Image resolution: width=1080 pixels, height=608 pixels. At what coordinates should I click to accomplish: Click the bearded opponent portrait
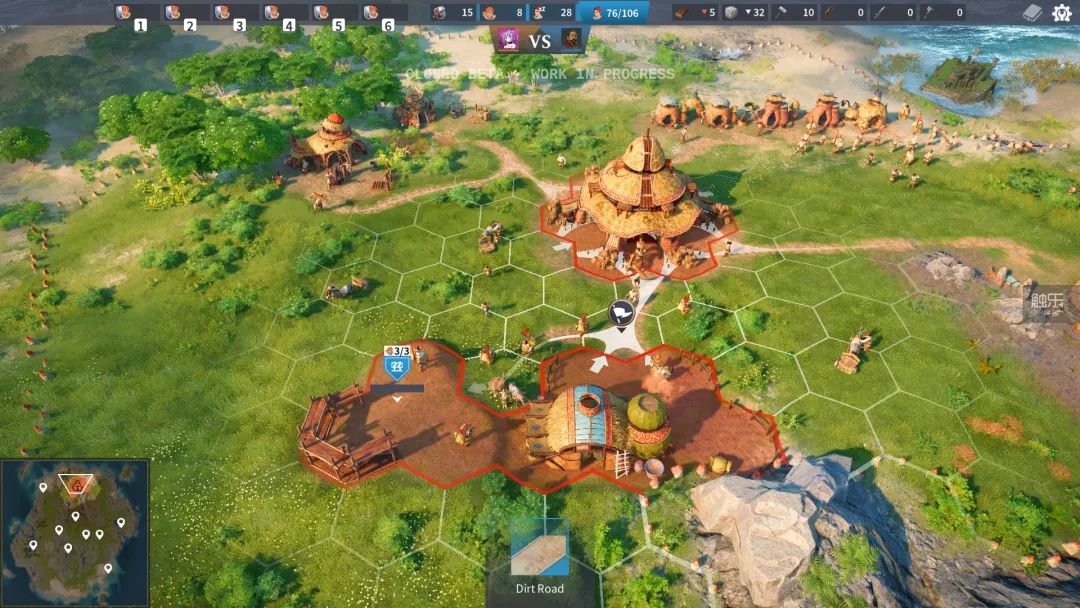pyautogui.click(x=571, y=40)
